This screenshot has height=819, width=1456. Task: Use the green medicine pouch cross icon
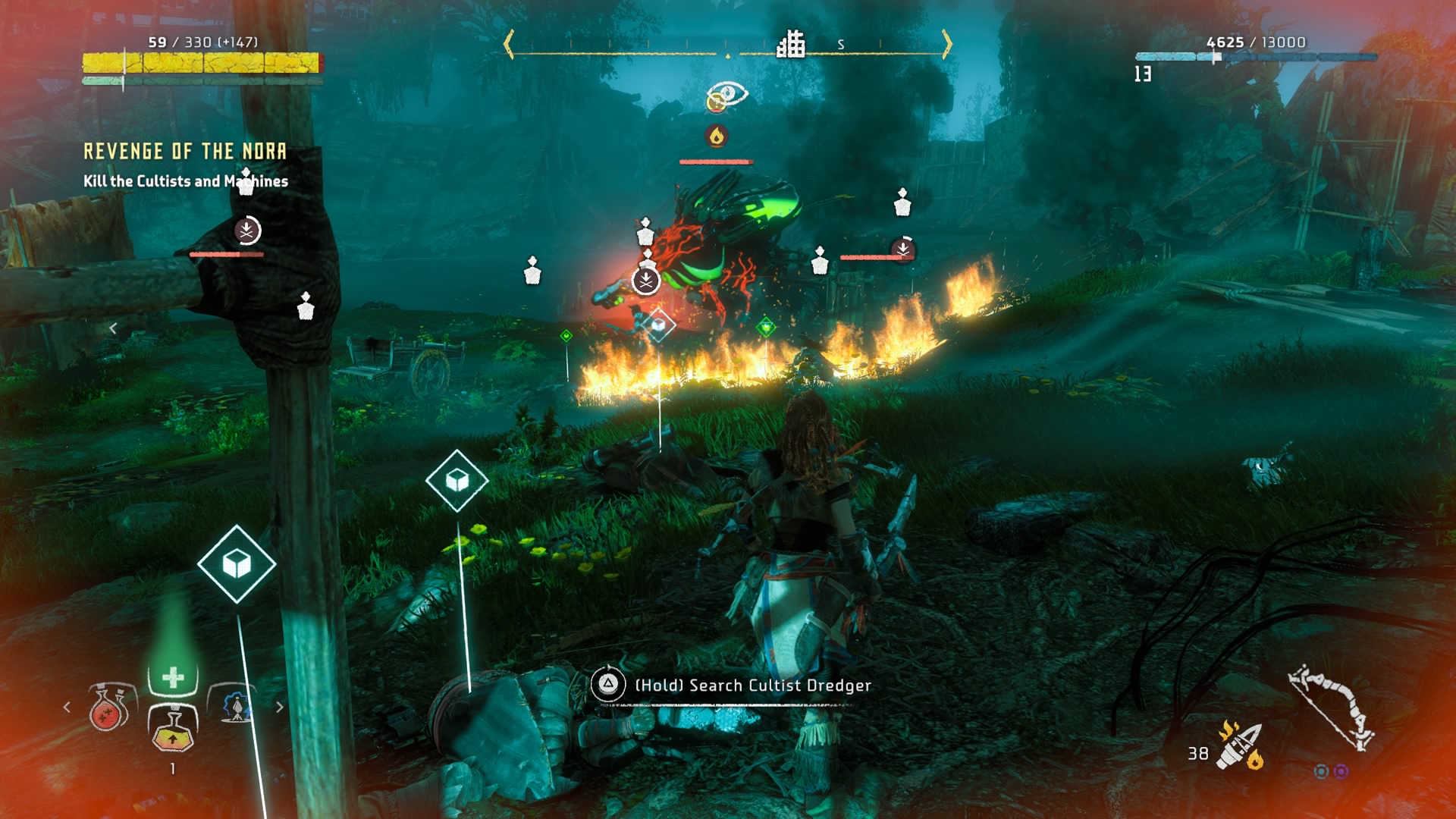(173, 677)
